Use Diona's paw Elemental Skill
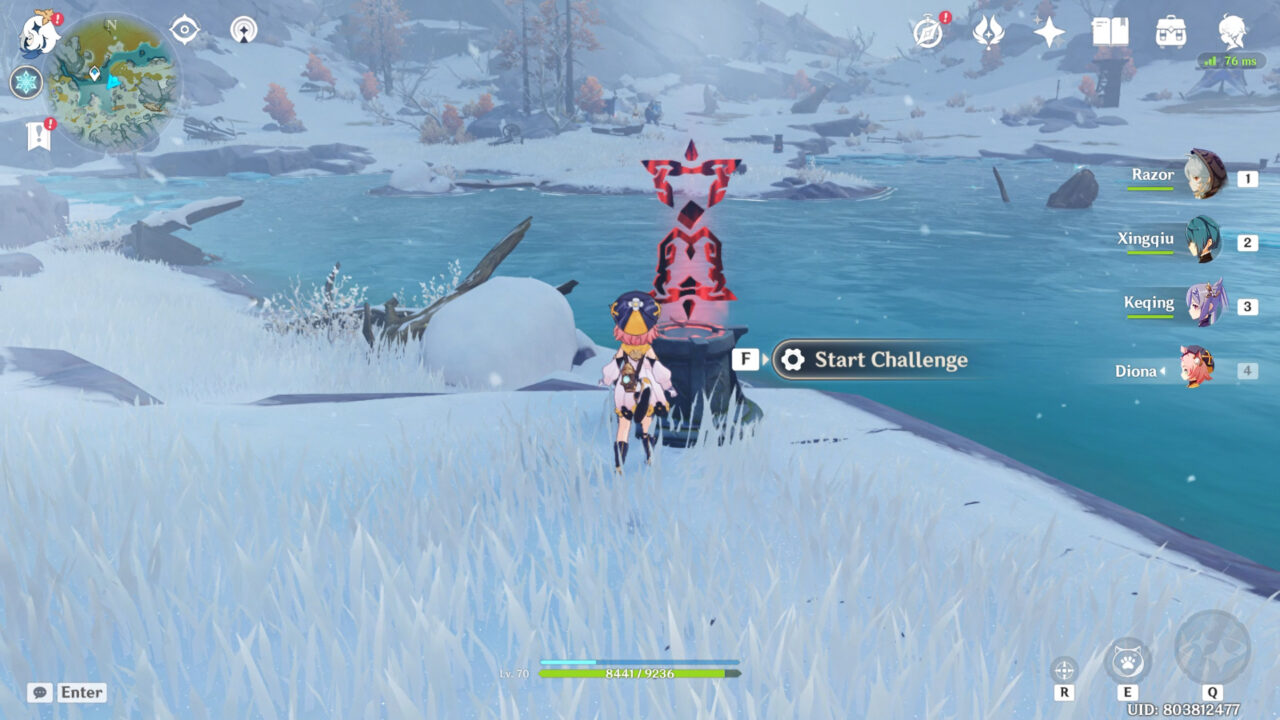 click(1128, 661)
